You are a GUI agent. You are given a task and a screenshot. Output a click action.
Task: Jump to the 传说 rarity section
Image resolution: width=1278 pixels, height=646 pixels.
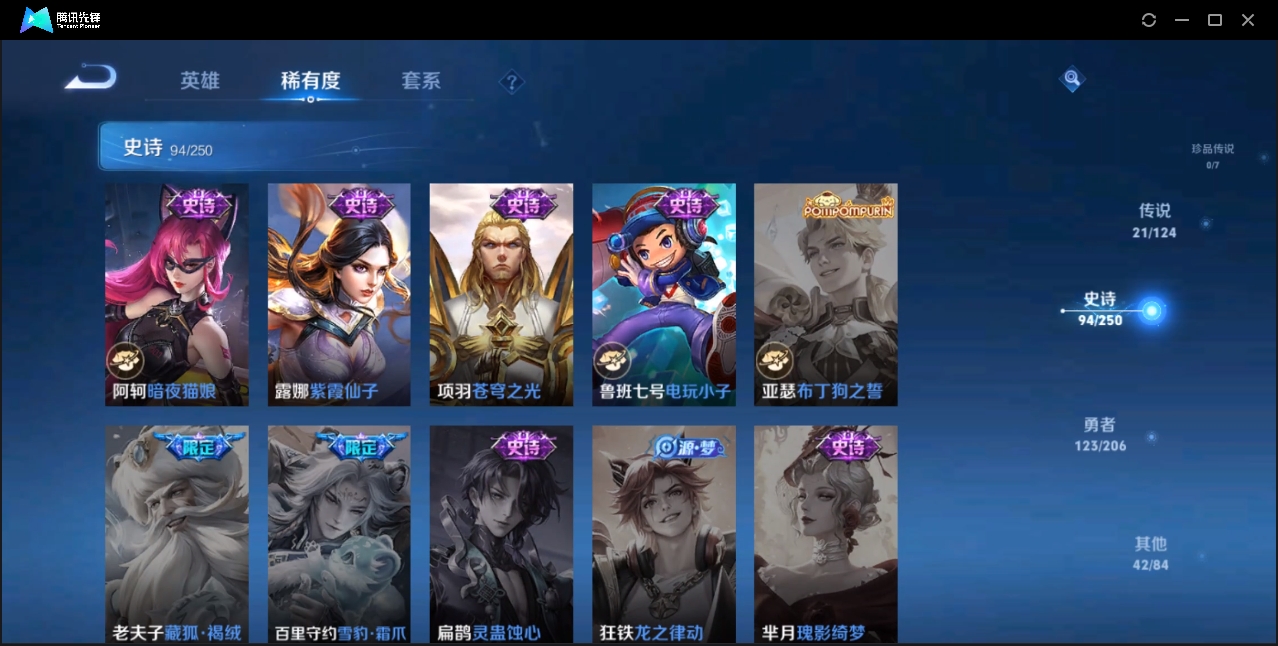1154,220
